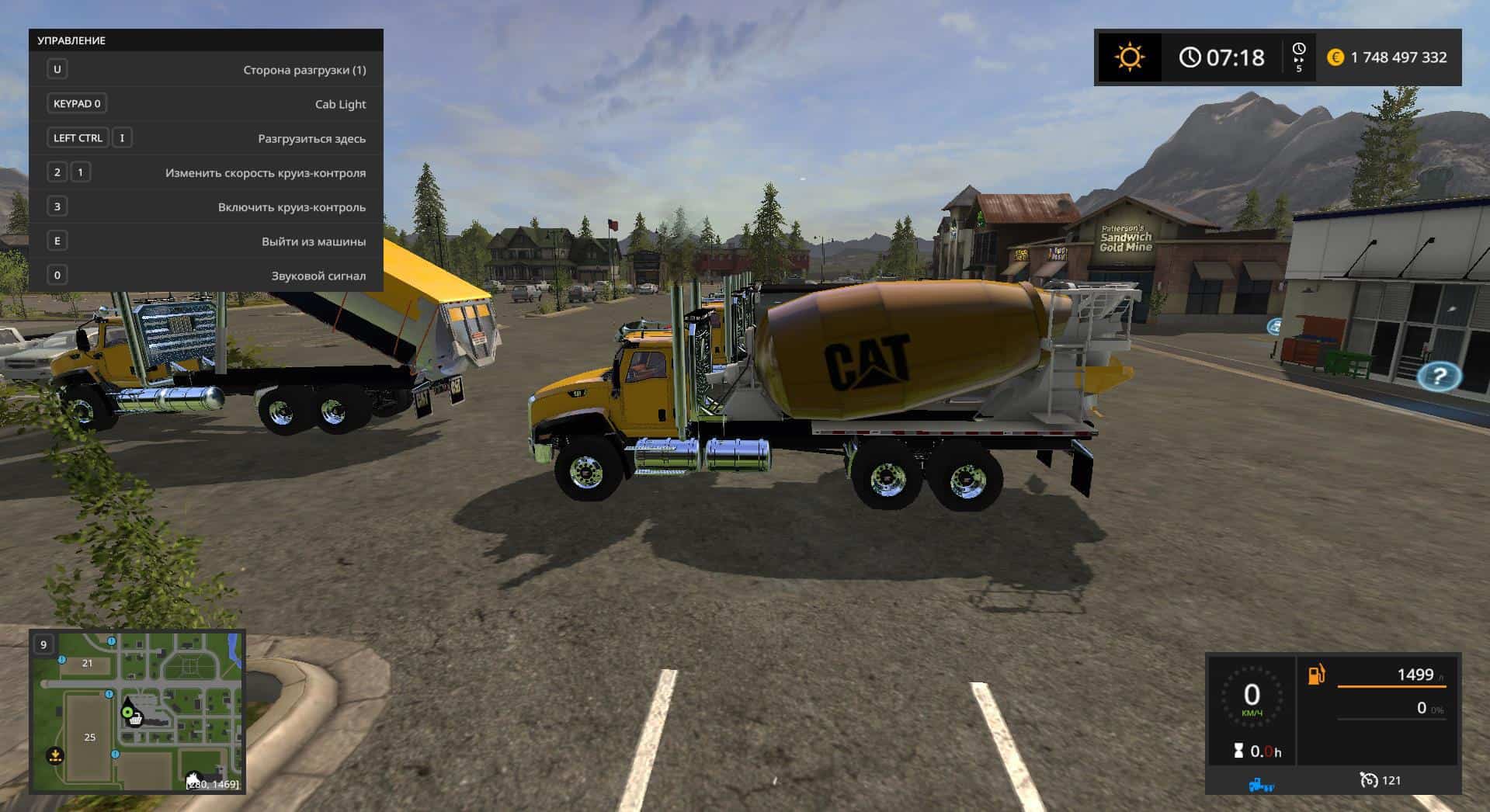The image size is (1490, 812).
Task: Select the blue vehicle icon under the speedometer
Action: tap(1260, 785)
